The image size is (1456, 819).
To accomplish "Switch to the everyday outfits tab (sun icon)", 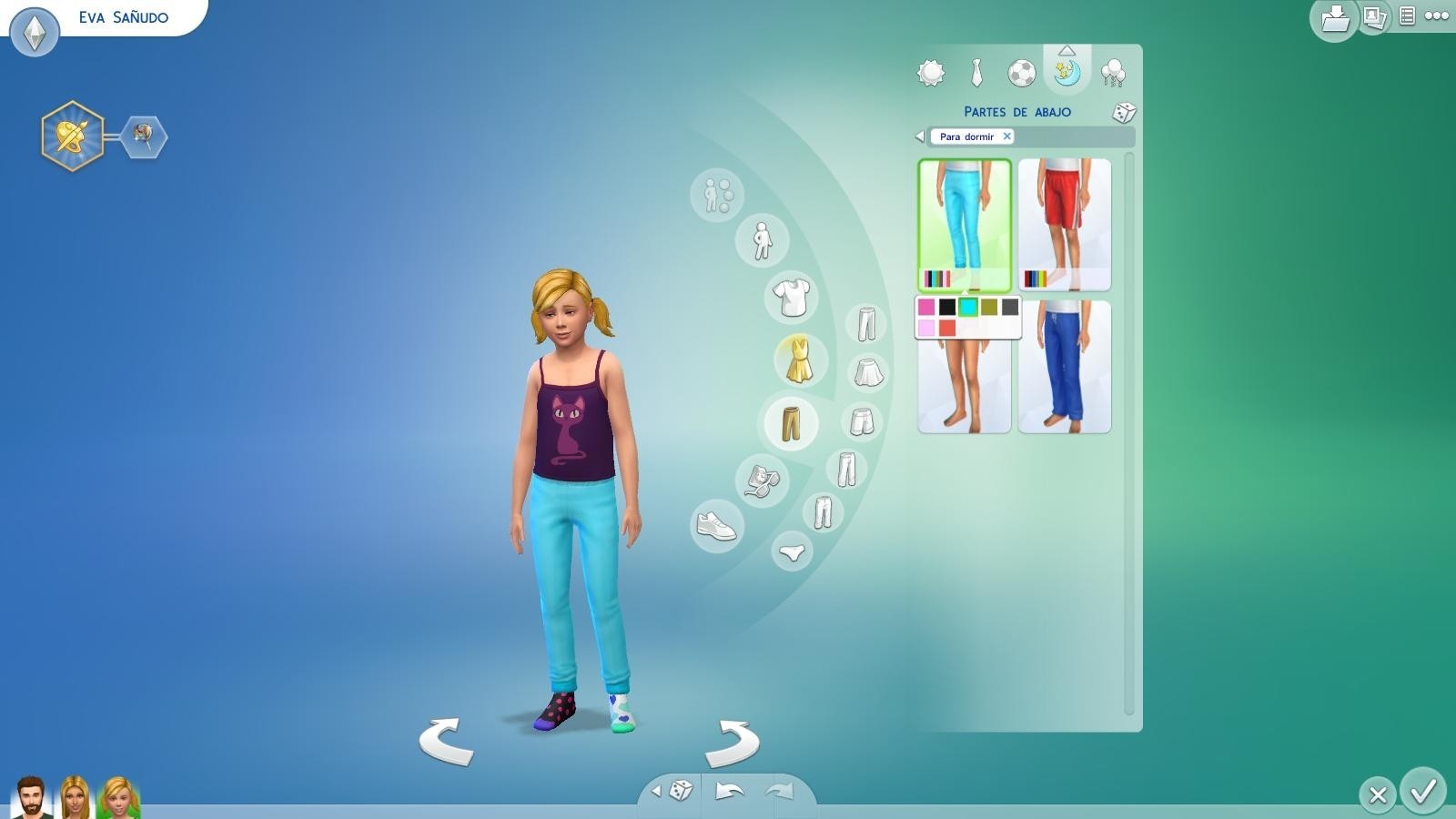I will coord(930,73).
